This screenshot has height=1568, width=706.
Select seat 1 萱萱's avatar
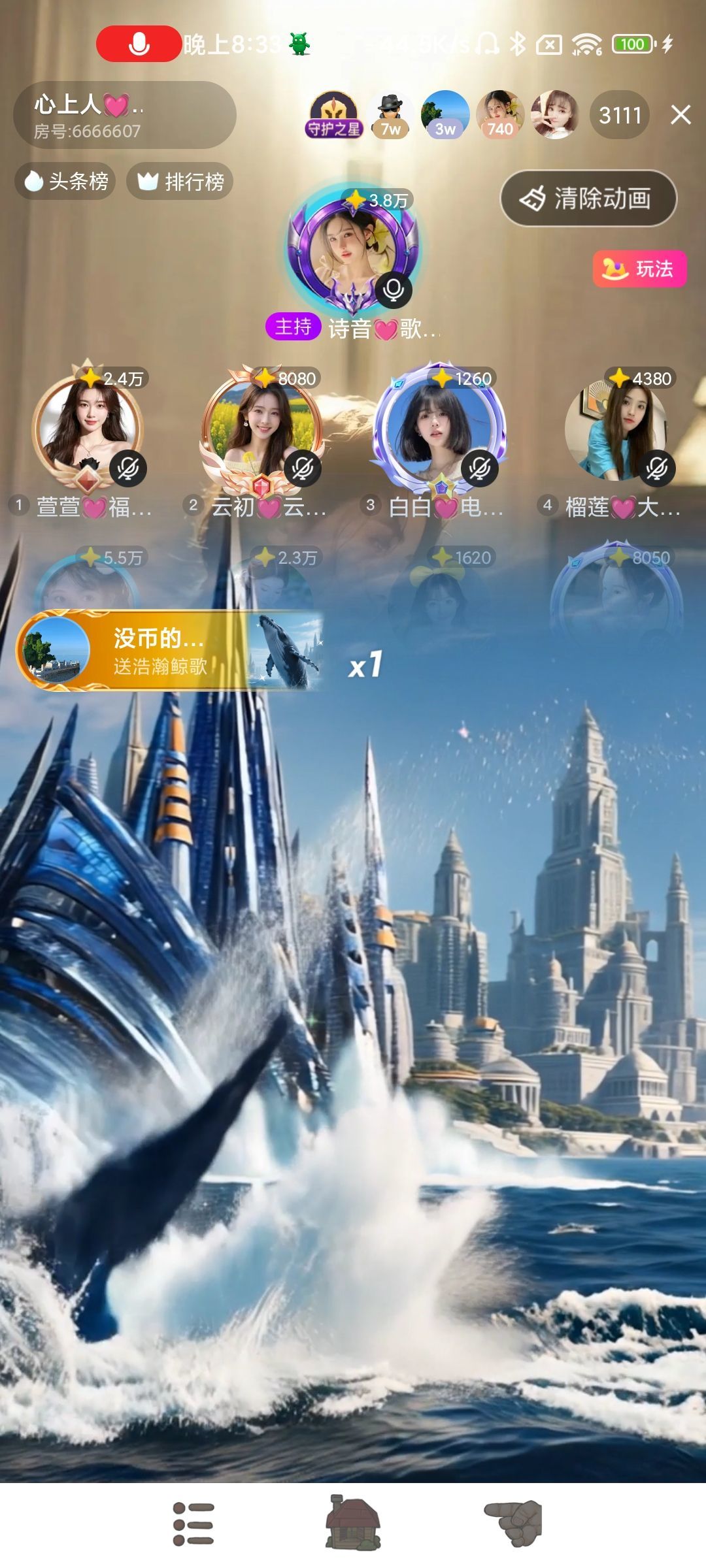pos(88,428)
